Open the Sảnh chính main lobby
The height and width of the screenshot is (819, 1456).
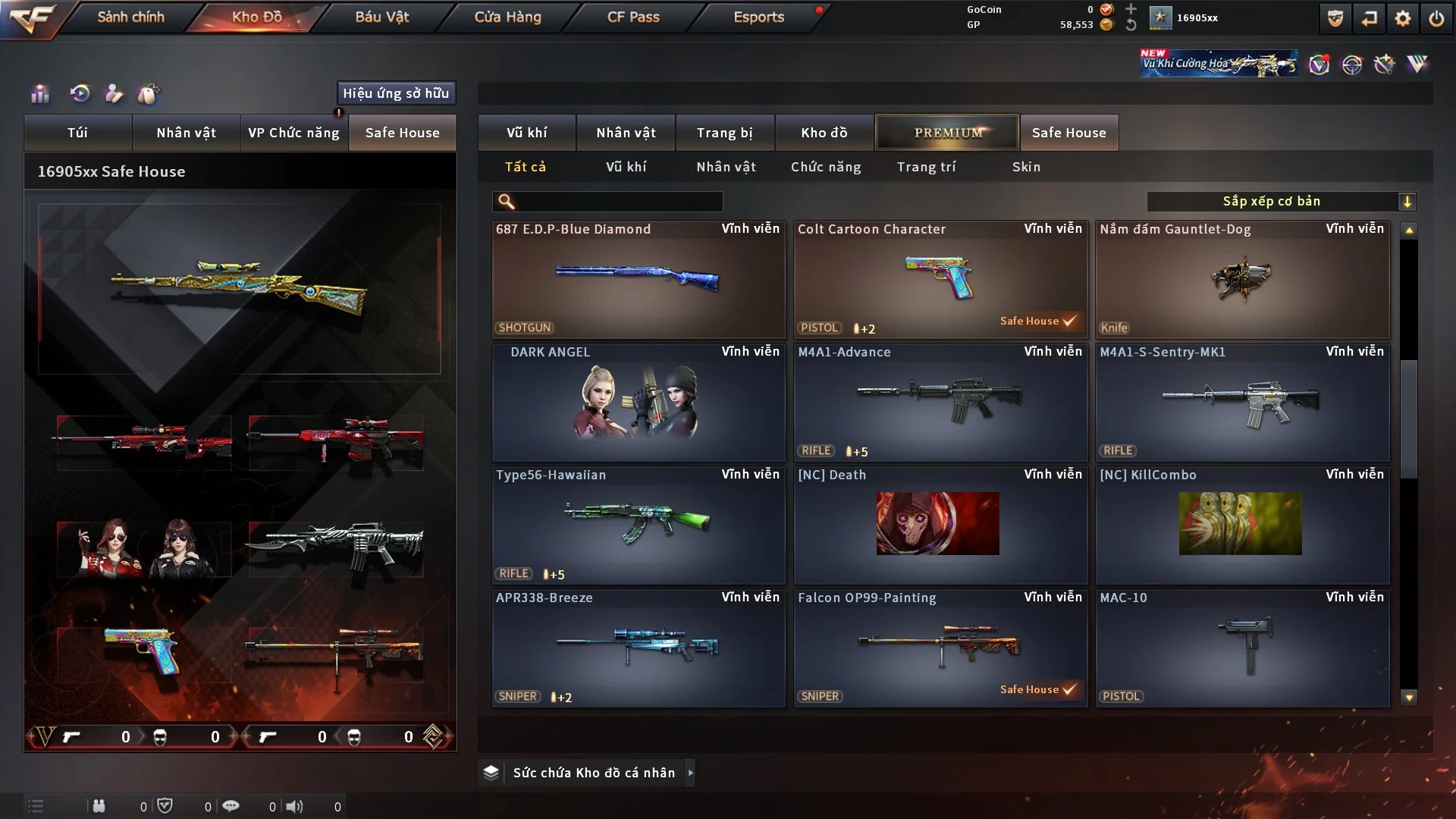(x=130, y=17)
